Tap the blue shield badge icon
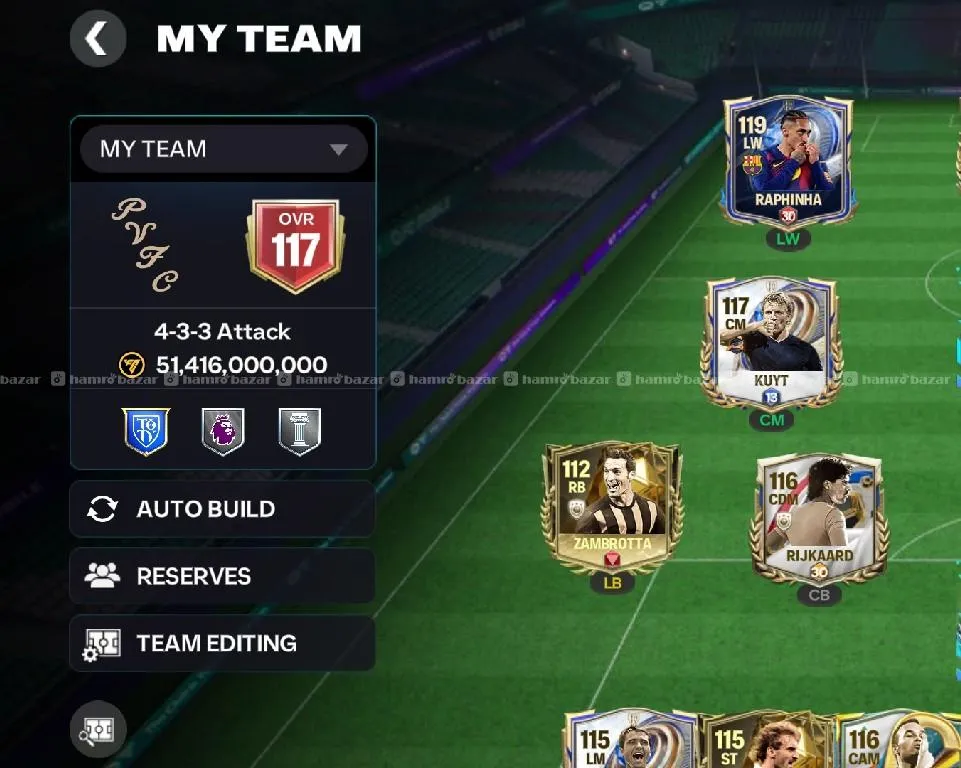Image resolution: width=961 pixels, height=768 pixels. (x=146, y=431)
